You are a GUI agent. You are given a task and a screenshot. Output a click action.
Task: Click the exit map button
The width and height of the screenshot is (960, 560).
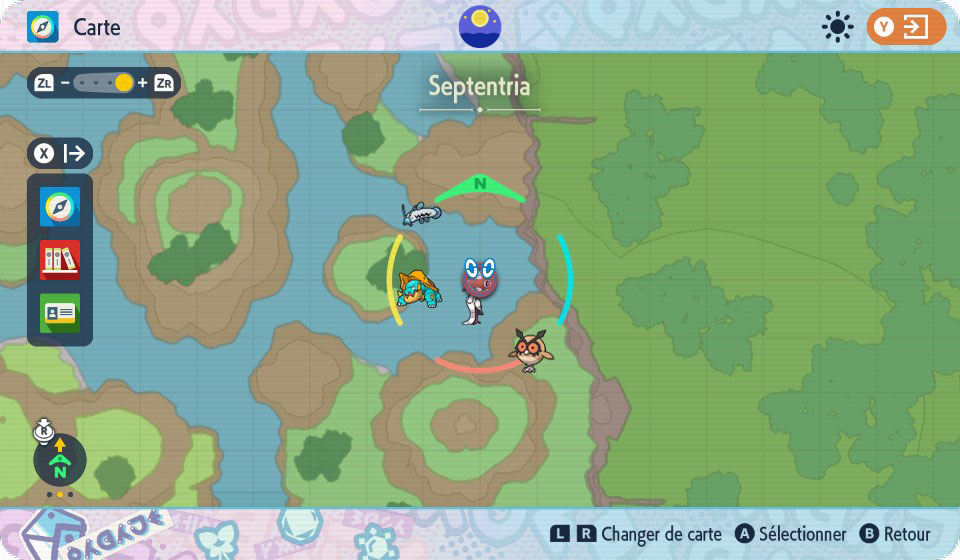[906, 27]
